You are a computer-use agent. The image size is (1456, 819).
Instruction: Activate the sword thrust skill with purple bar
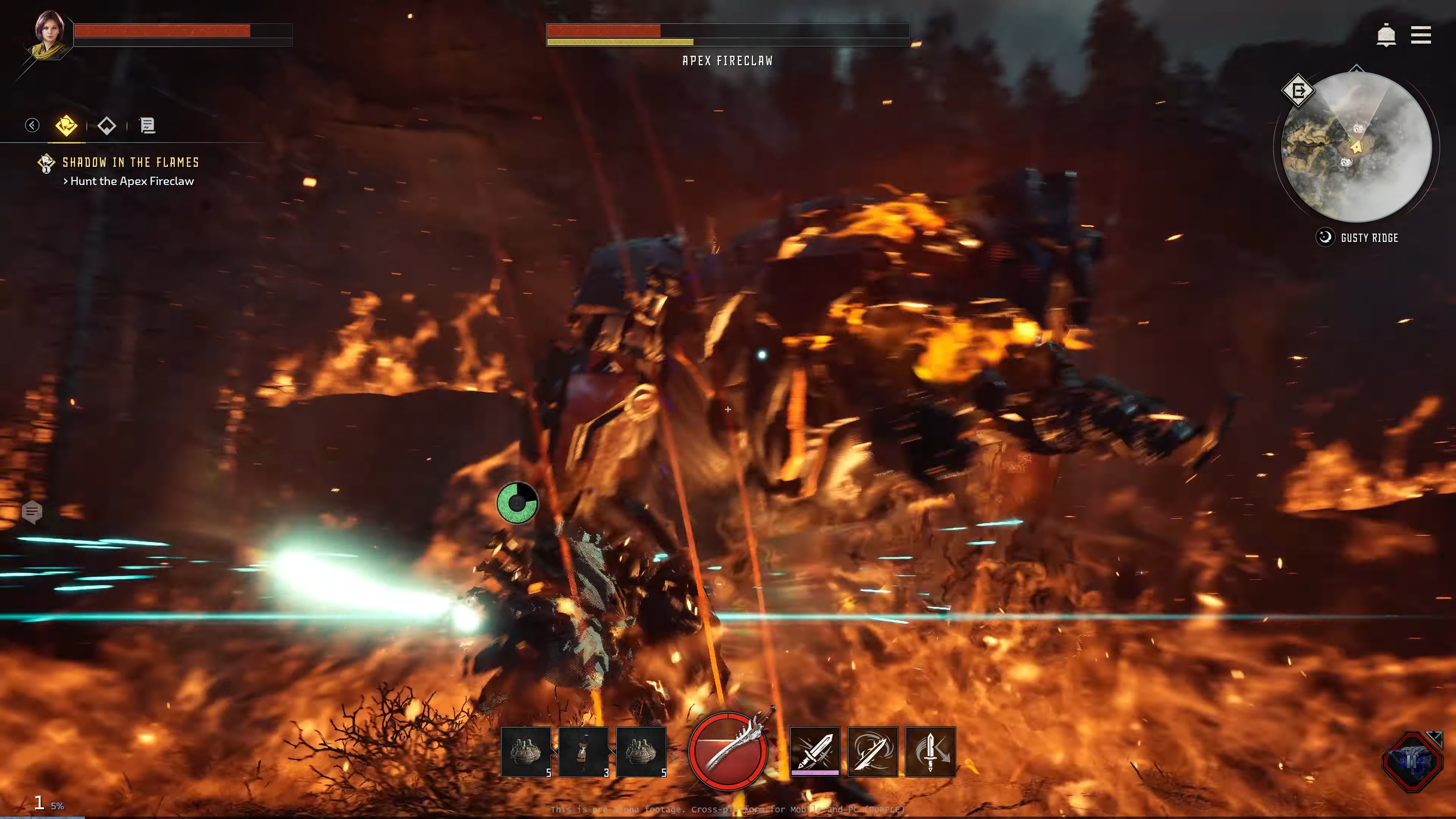click(x=814, y=751)
